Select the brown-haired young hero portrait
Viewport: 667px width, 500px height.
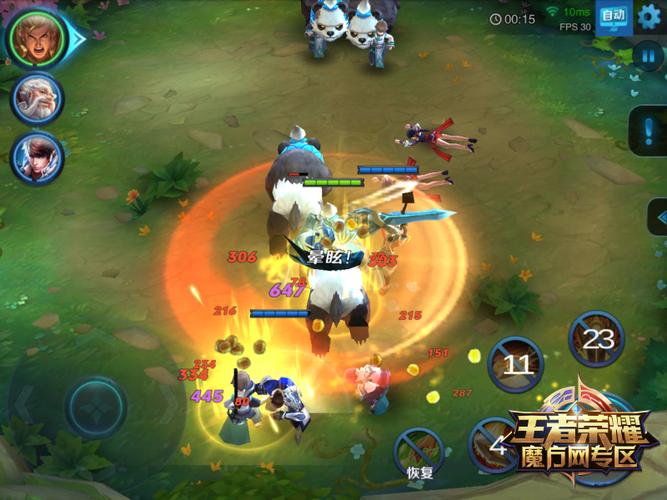[x=37, y=157]
